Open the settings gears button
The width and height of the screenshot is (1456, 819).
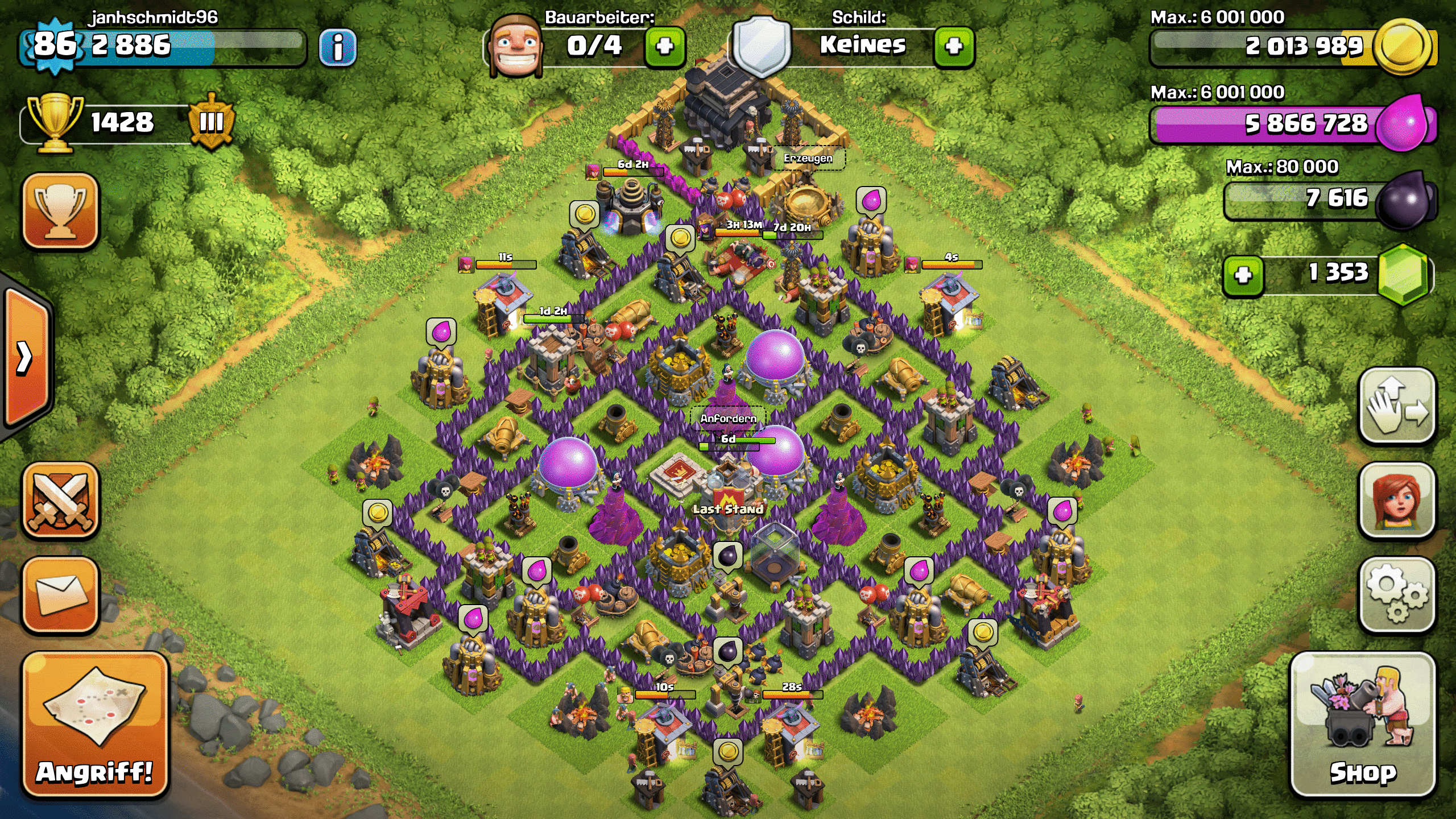pyautogui.click(x=1397, y=594)
